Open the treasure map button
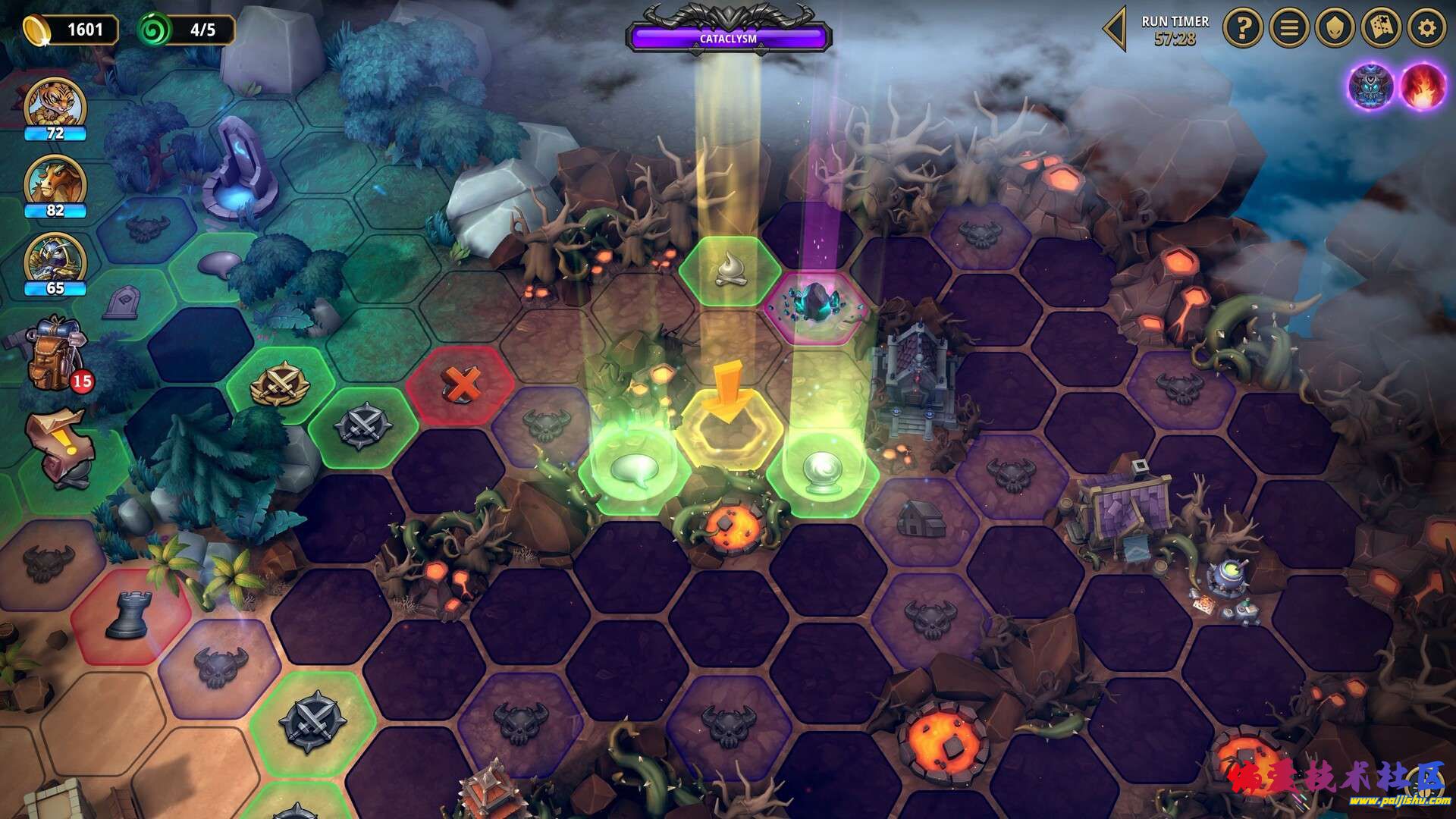Screen dimensions: 1456x819 click(1381, 29)
